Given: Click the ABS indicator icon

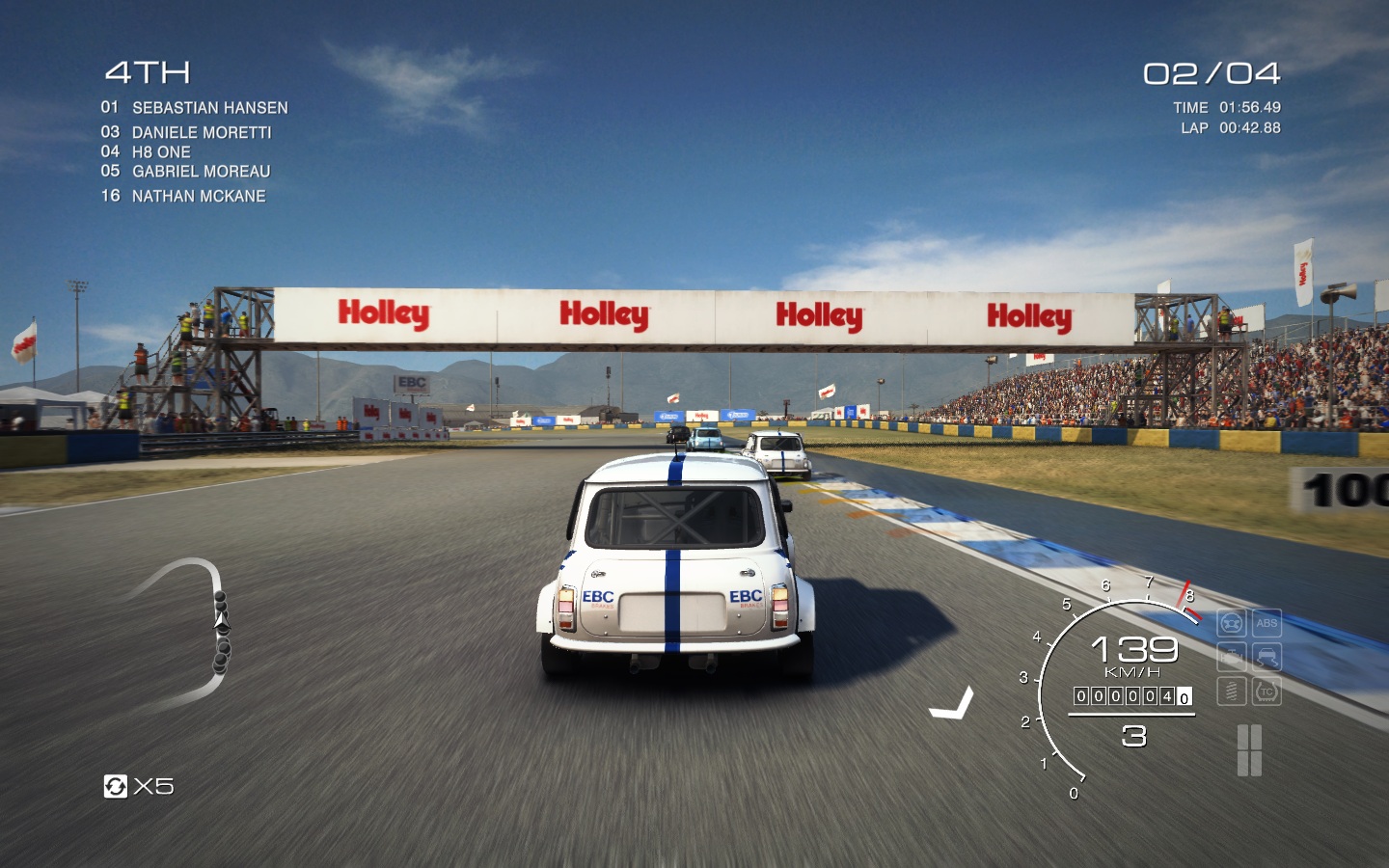Looking at the screenshot, I should [1266, 623].
